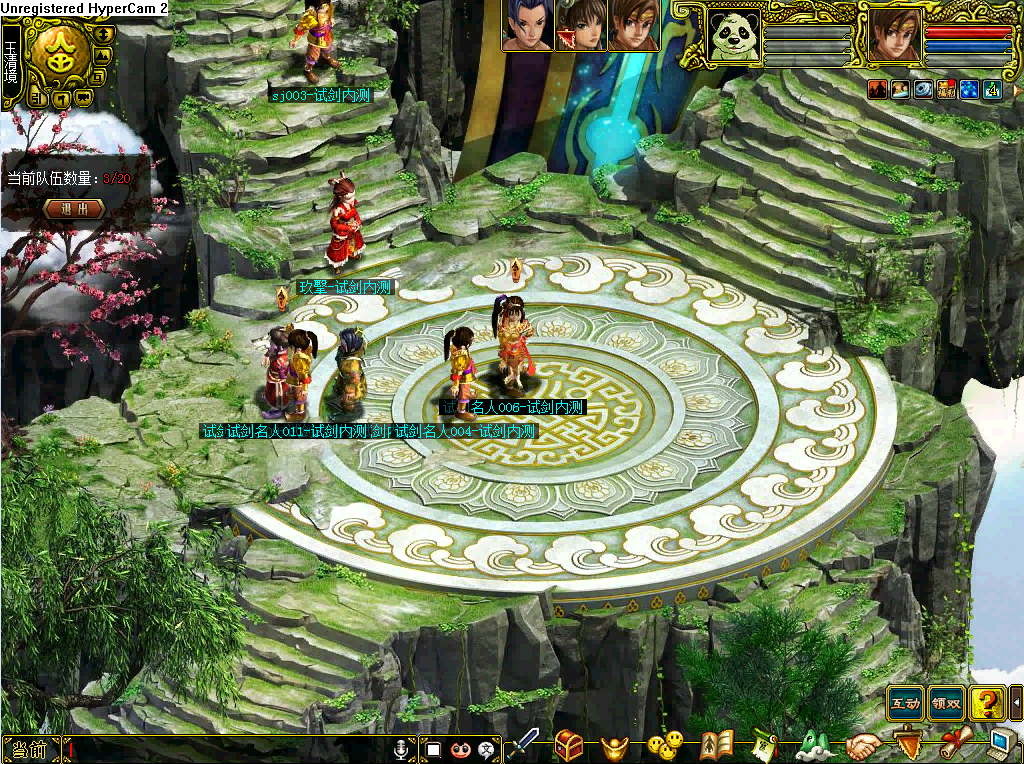
Task: Click the player character portrait
Action: (893, 35)
